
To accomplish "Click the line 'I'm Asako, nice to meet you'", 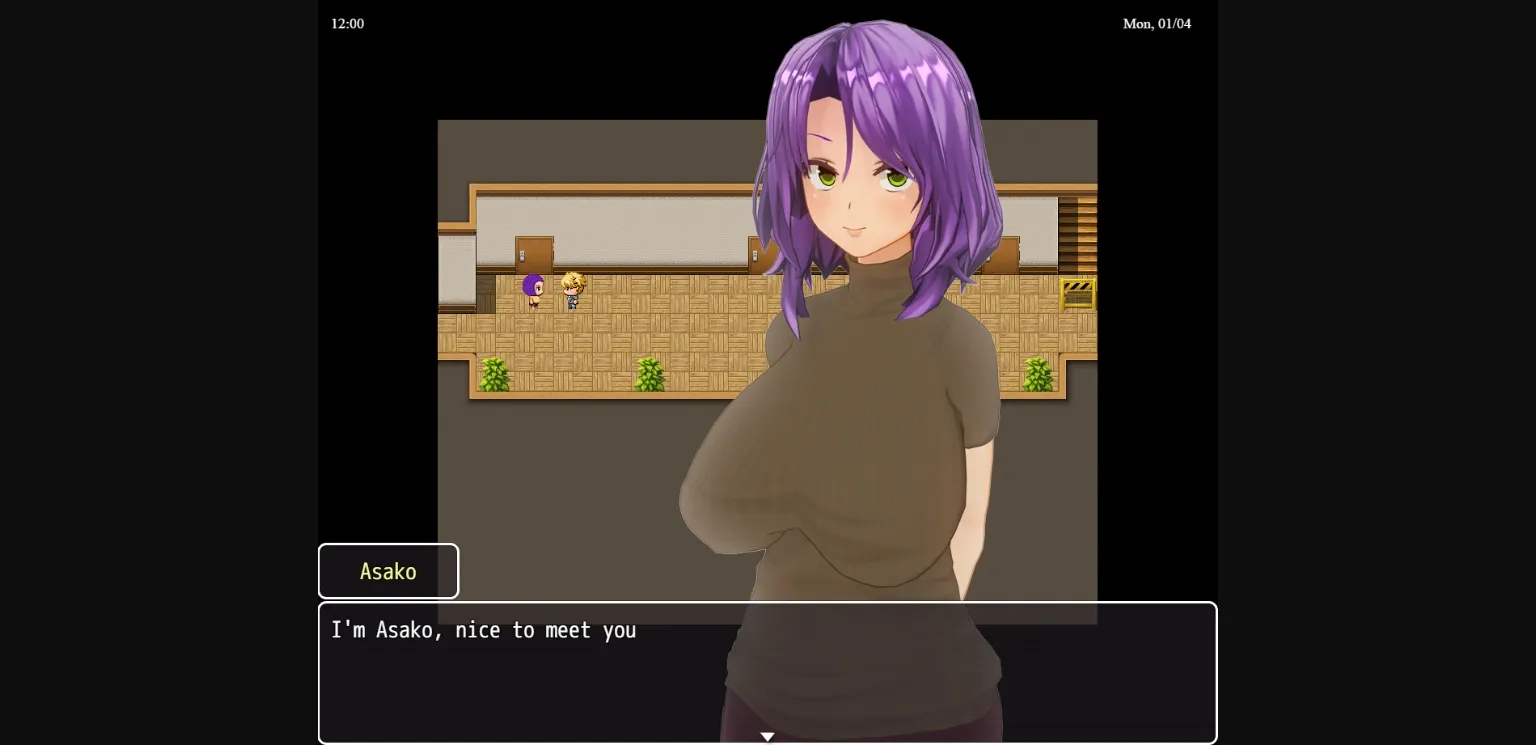I will [x=484, y=630].
